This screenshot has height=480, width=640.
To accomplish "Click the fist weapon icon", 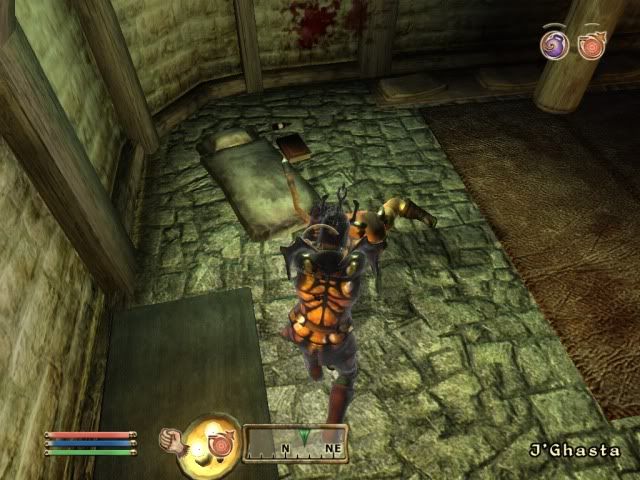I will tap(173, 439).
